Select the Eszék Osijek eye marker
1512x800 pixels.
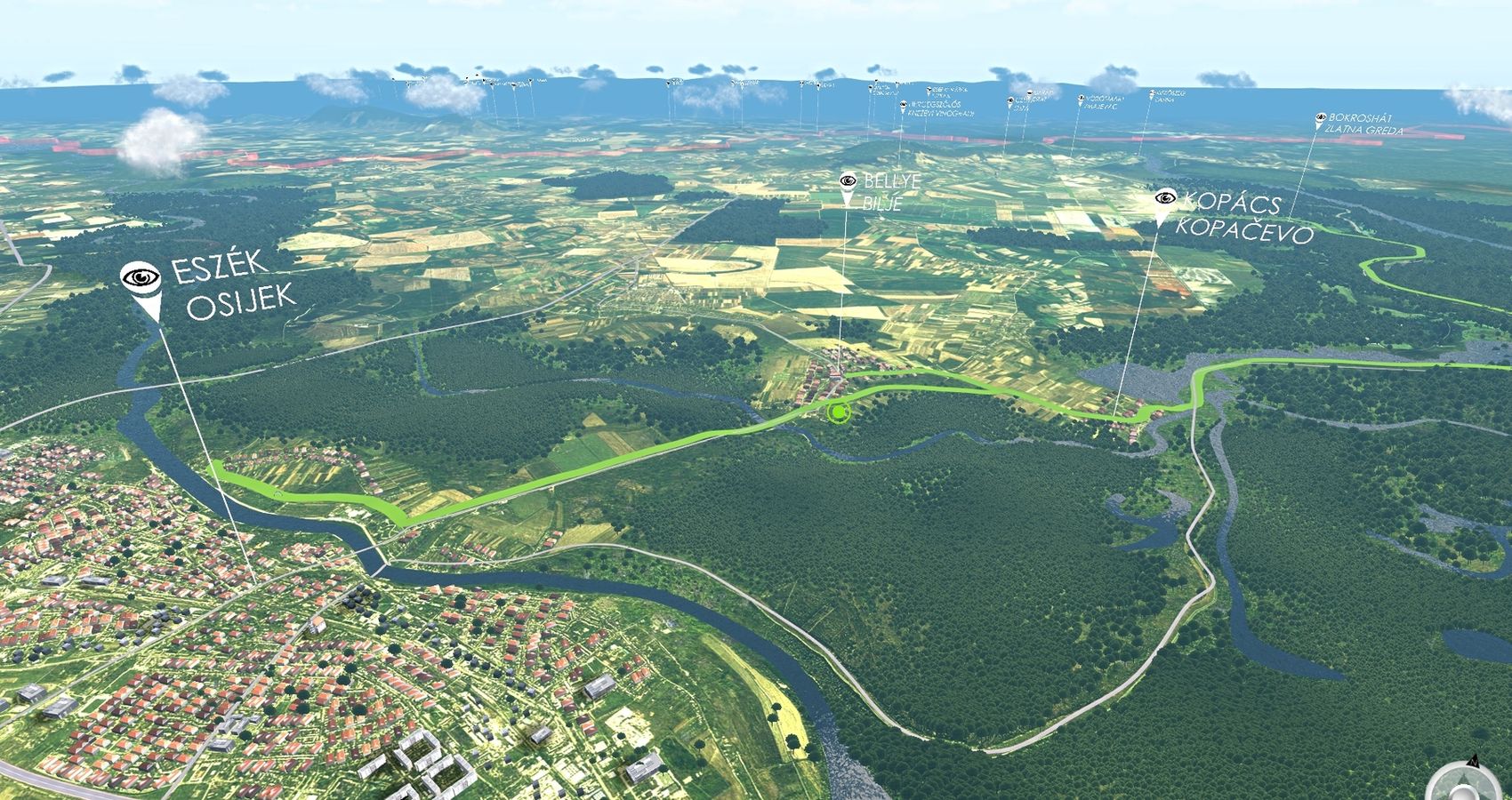(141, 279)
